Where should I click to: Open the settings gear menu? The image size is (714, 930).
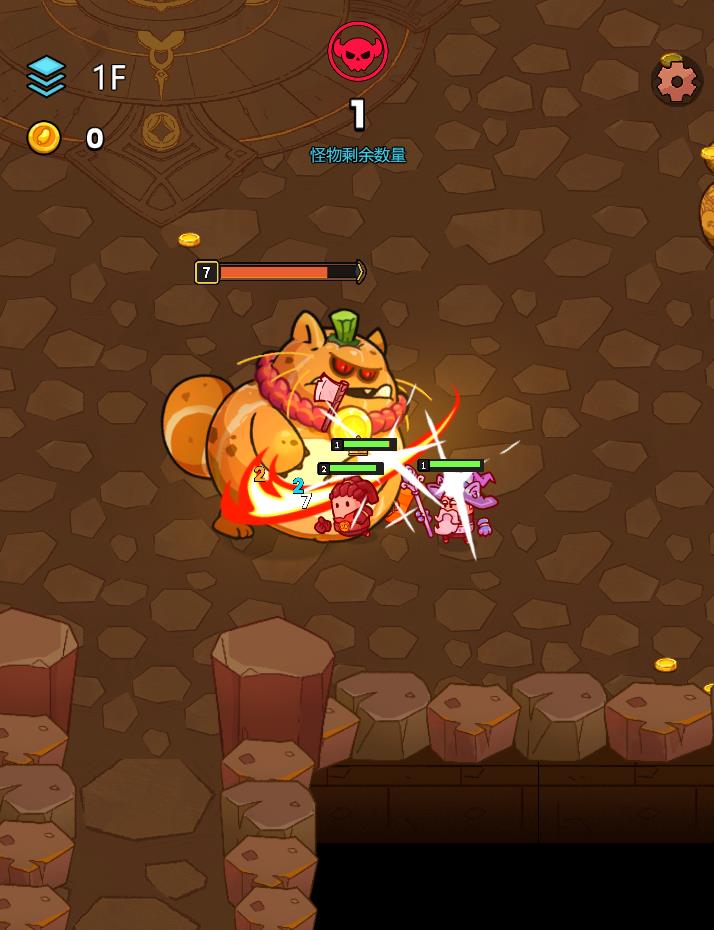676,81
